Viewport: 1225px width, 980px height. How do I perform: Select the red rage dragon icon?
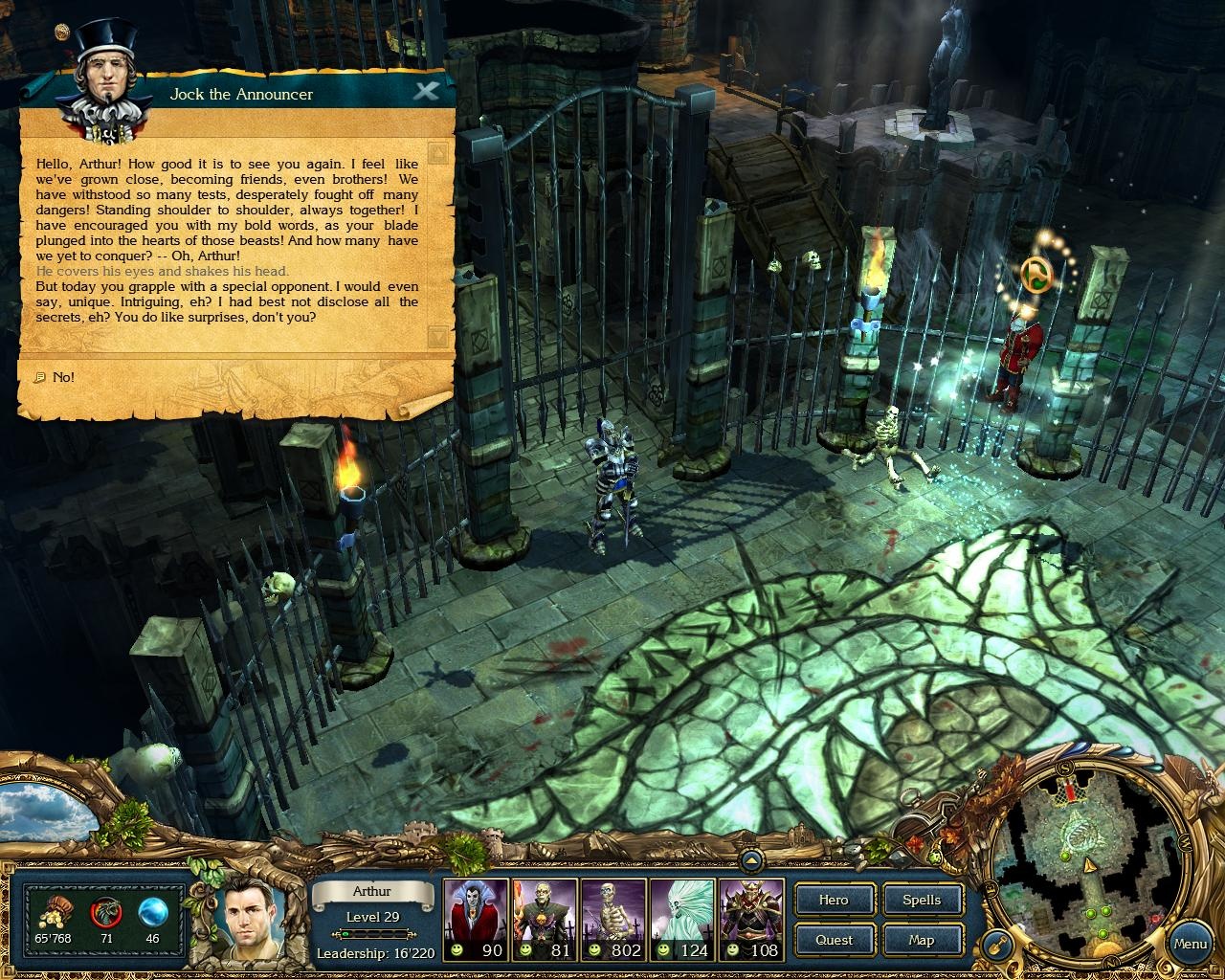pyautogui.click(x=103, y=911)
